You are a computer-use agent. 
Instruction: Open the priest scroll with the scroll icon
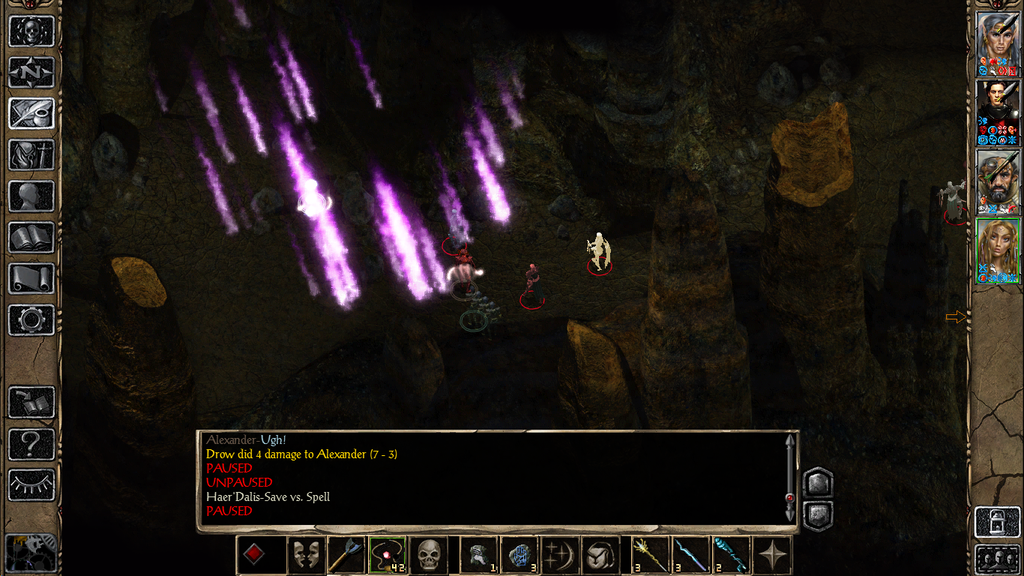[x=31, y=278]
